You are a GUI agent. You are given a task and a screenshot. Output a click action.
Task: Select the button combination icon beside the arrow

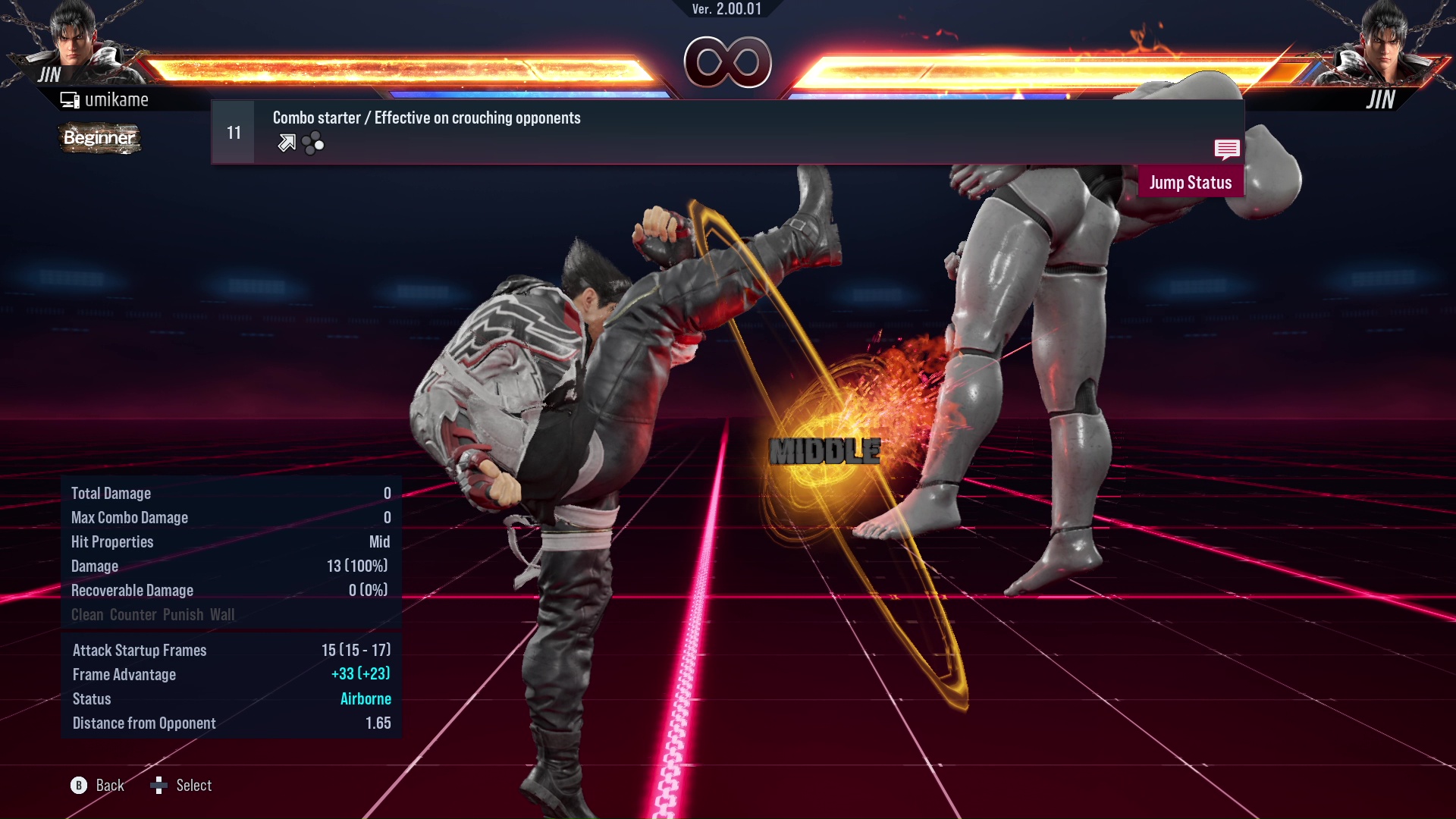[311, 142]
